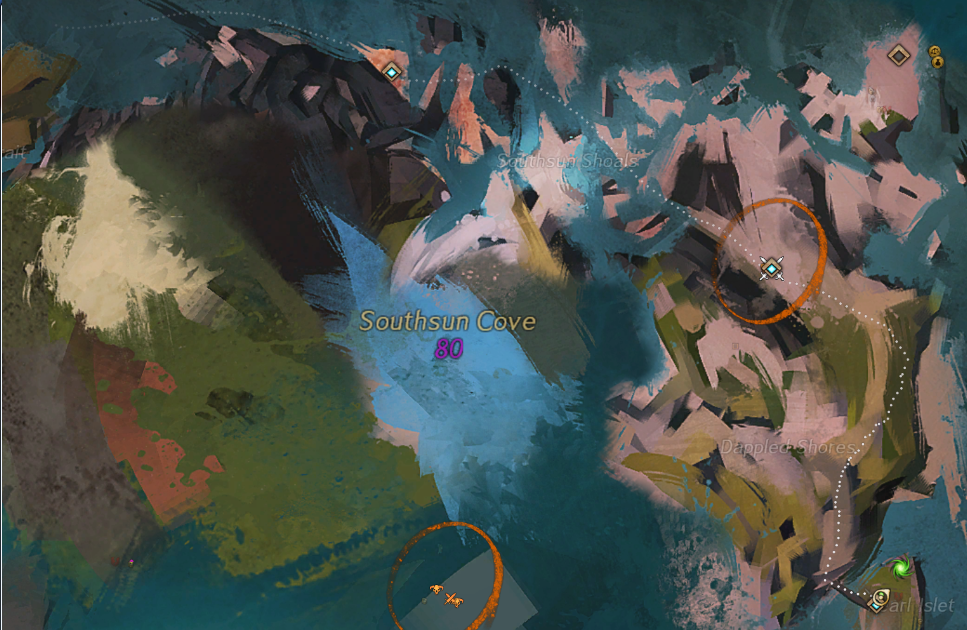Click the green swirl portal icon
This screenshot has width=967, height=630.
click(x=901, y=568)
